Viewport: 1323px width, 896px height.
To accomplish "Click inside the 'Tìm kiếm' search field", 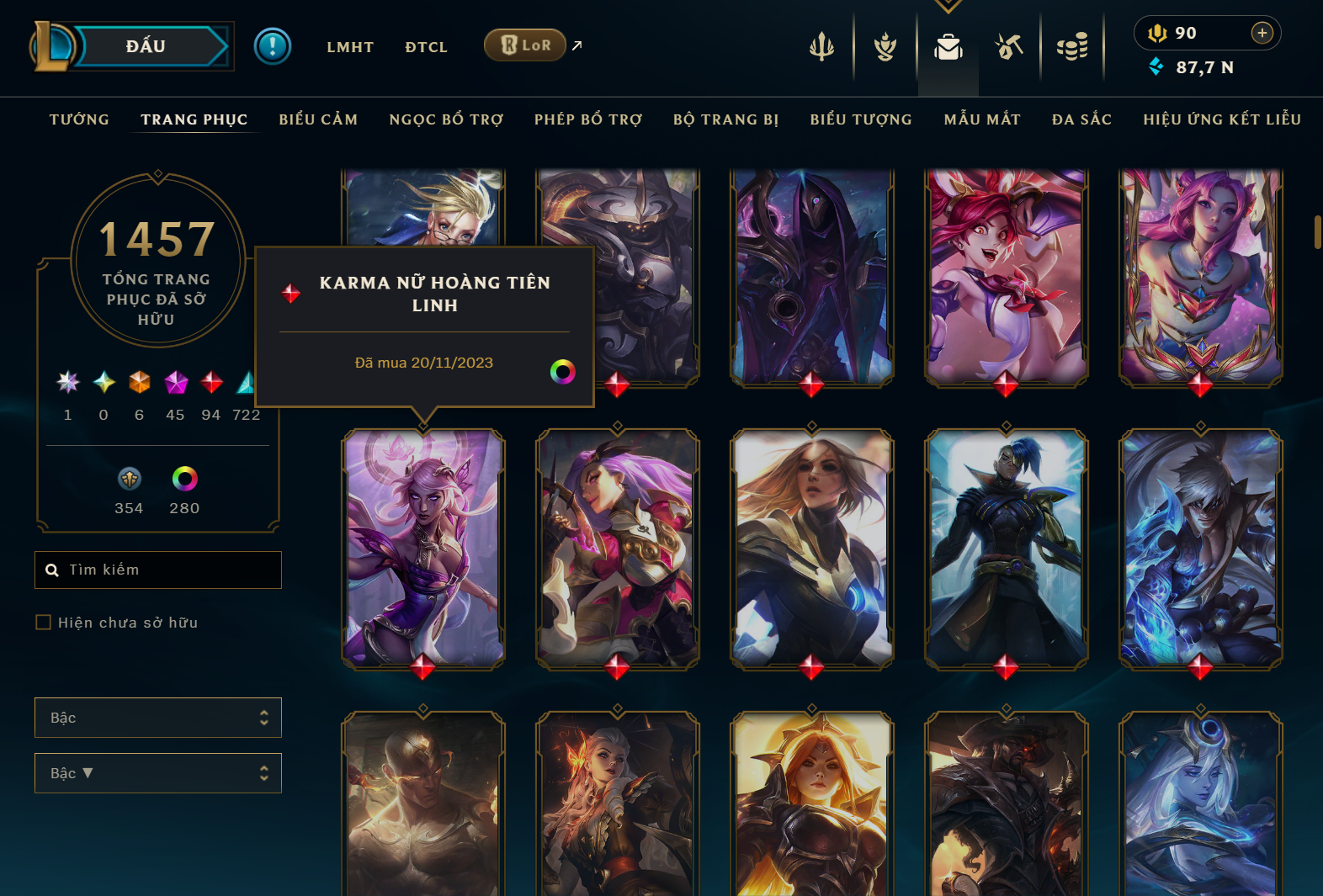I will tap(157, 570).
